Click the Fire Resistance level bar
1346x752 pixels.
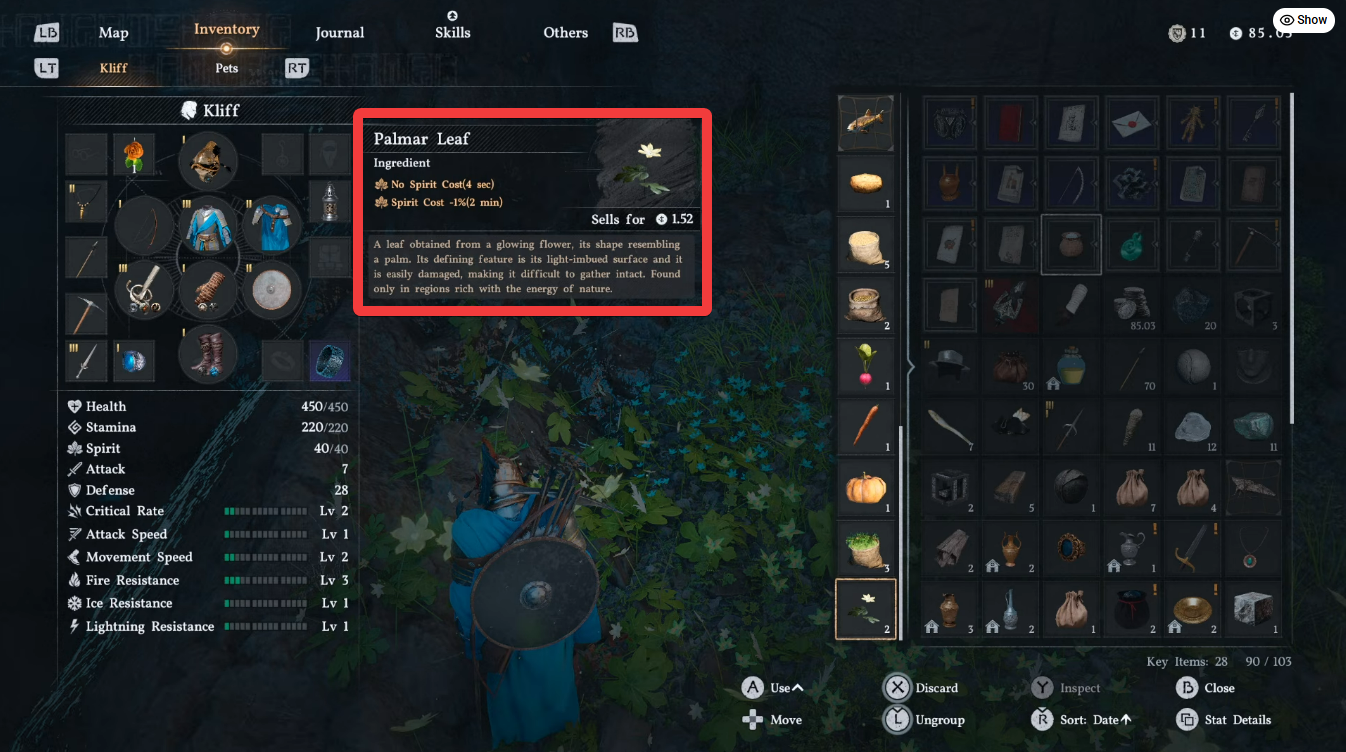(265, 580)
